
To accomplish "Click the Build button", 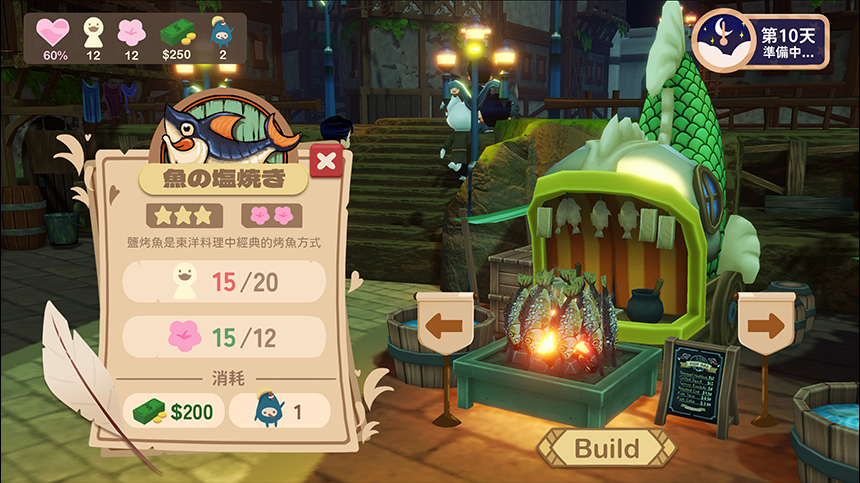I will (606, 447).
